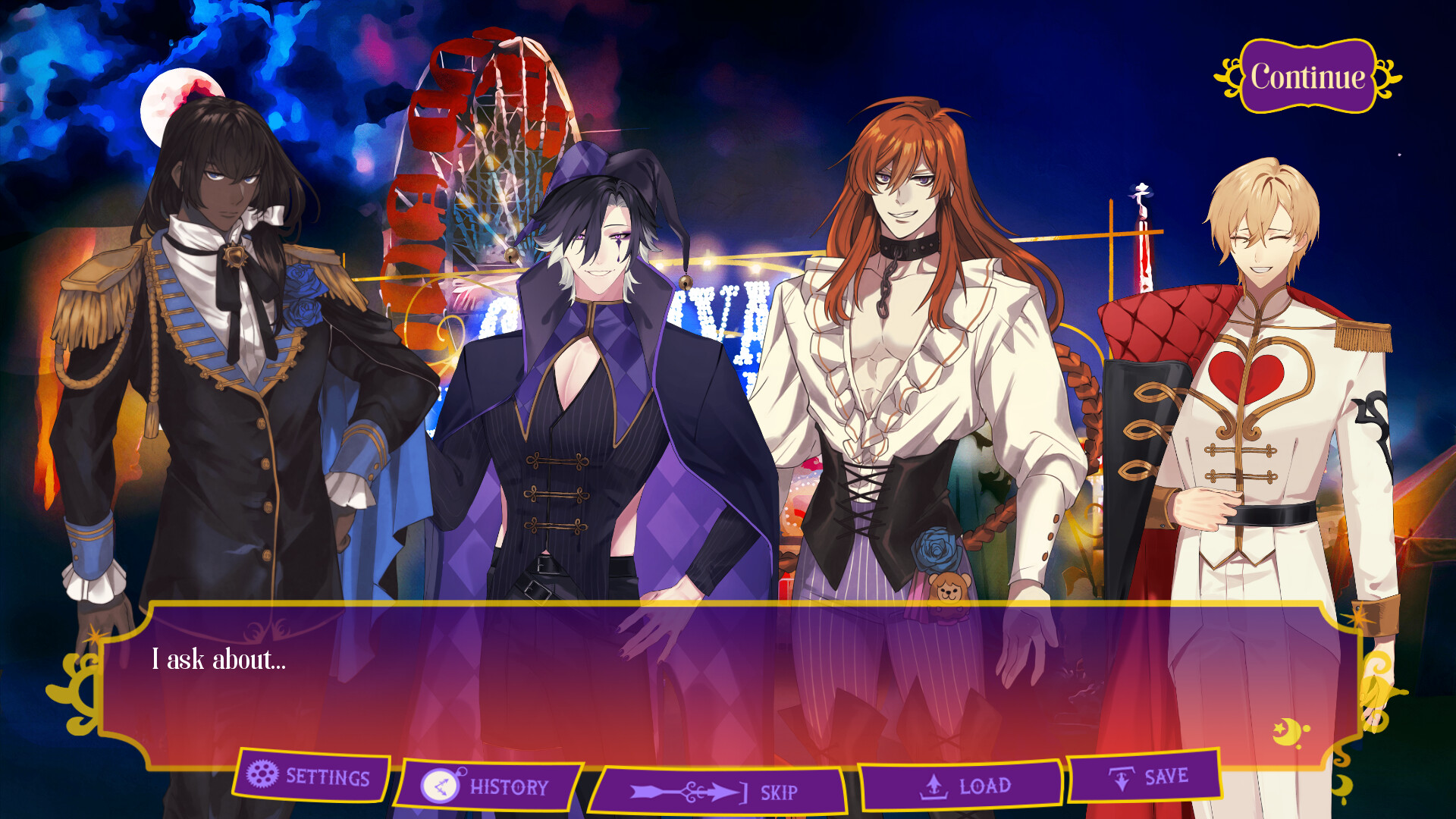The width and height of the screenshot is (1456, 819).
Task: Click the dialogue text 'I ask about...'
Action: coord(219,661)
